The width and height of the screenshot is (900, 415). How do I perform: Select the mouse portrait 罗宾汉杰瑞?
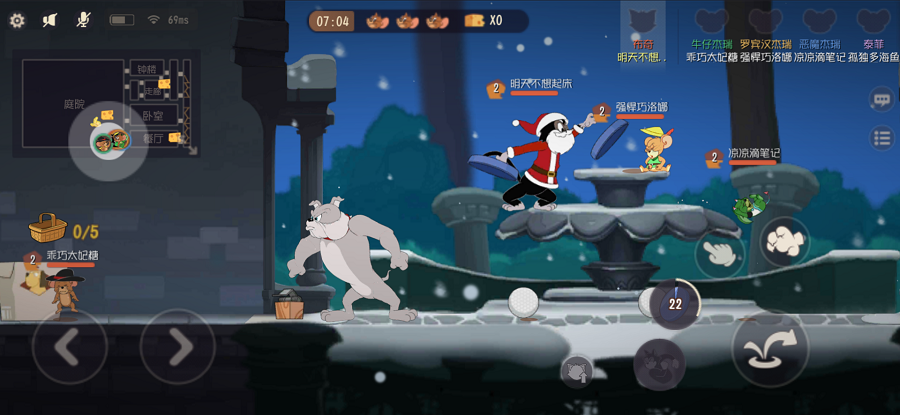coord(765,22)
